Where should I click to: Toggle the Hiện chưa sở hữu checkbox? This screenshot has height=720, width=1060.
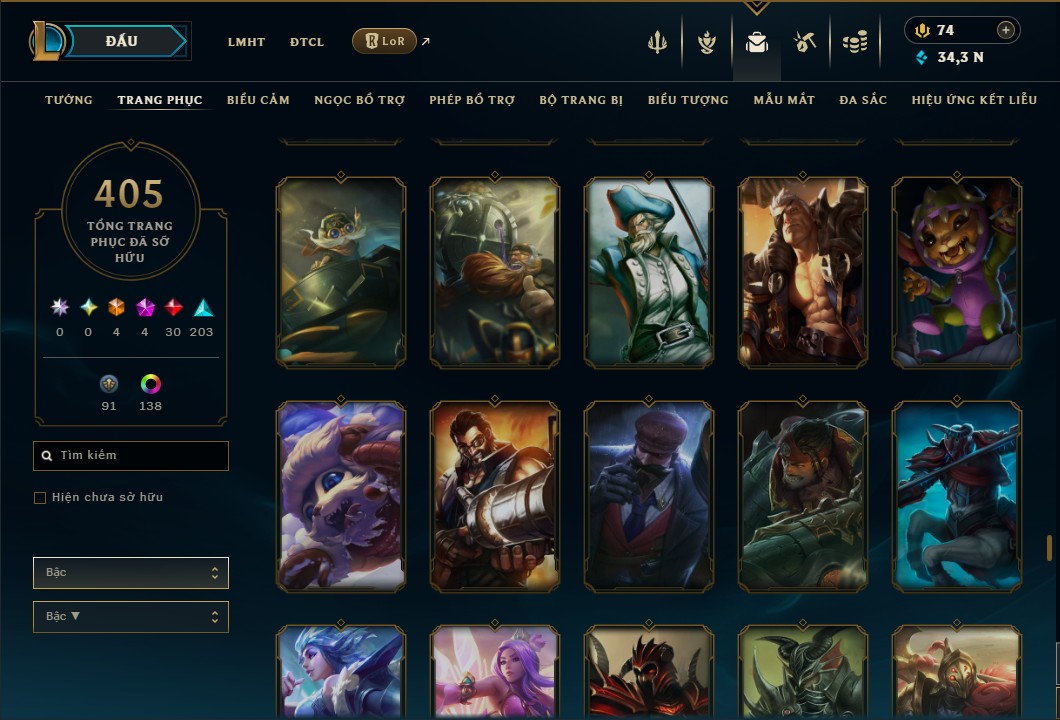(40, 498)
